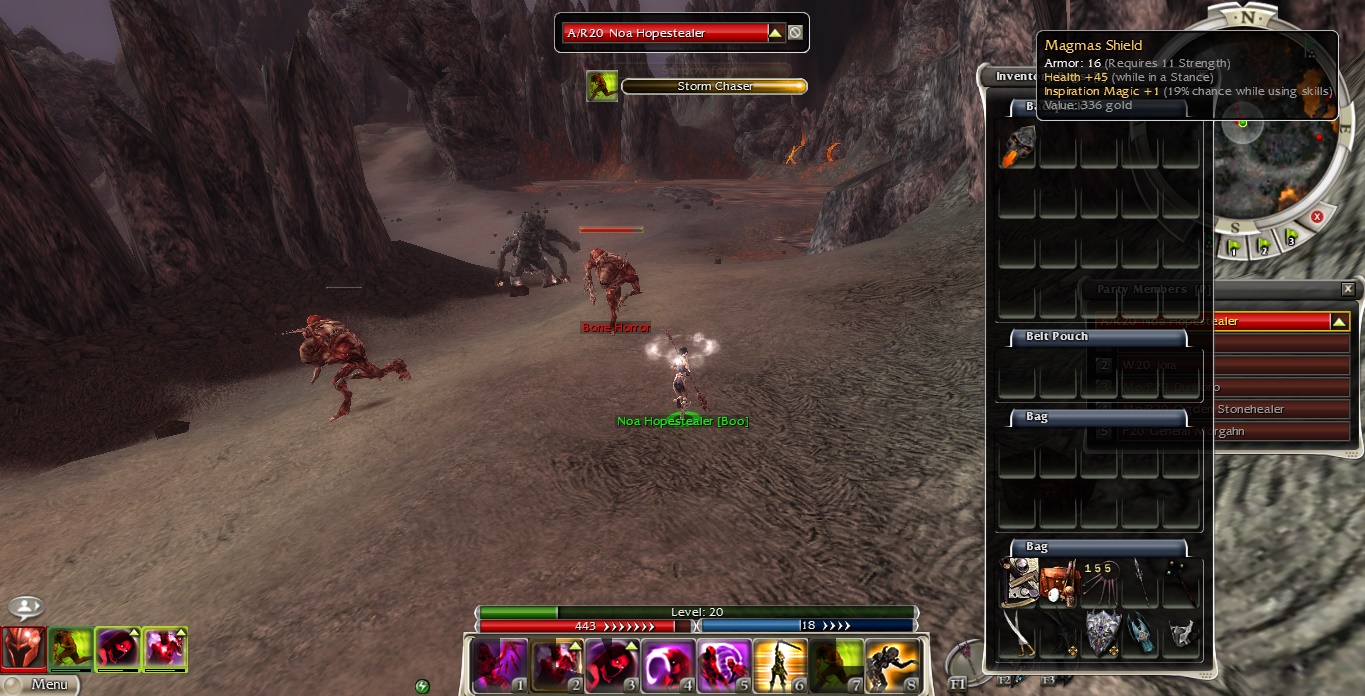Select the red helmet effect icon

(x=24, y=648)
